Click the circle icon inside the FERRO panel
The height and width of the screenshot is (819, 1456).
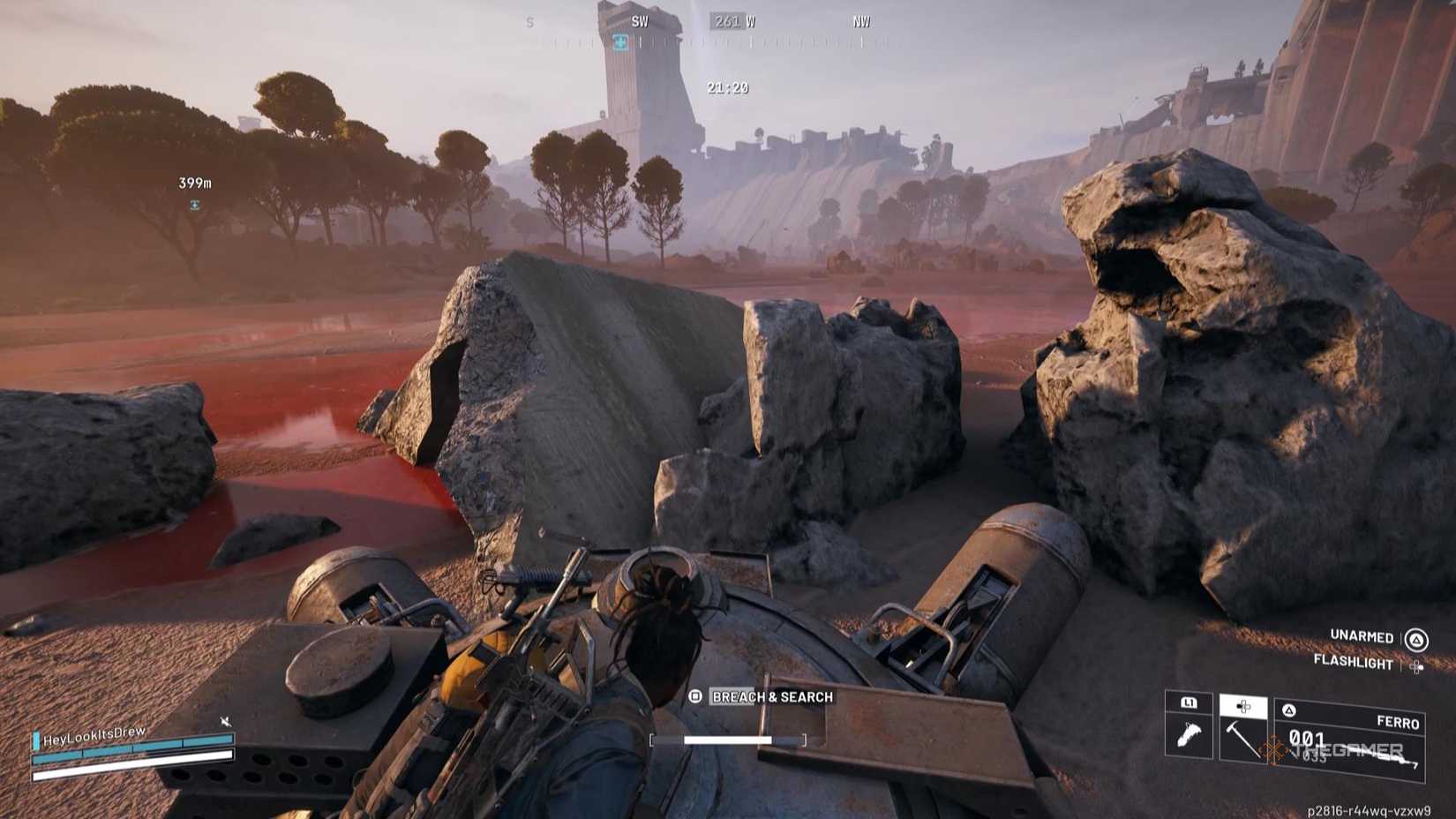[1288, 710]
